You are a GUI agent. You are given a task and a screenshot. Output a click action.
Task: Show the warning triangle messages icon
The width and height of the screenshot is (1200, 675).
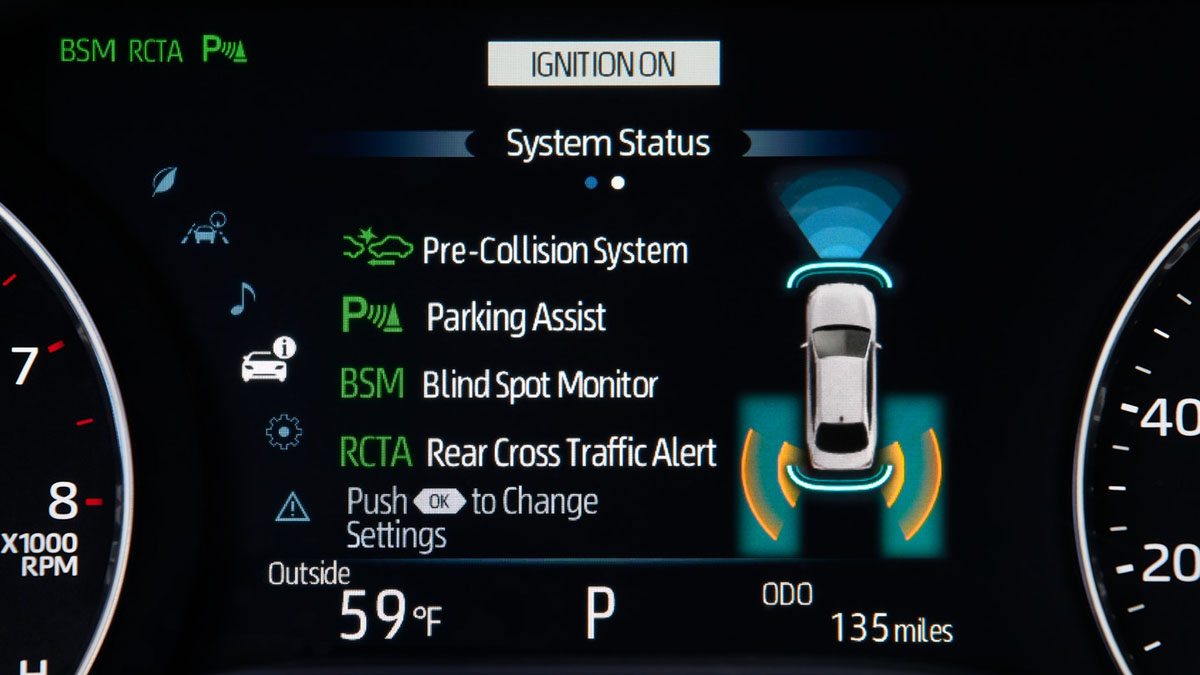(292, 508)
